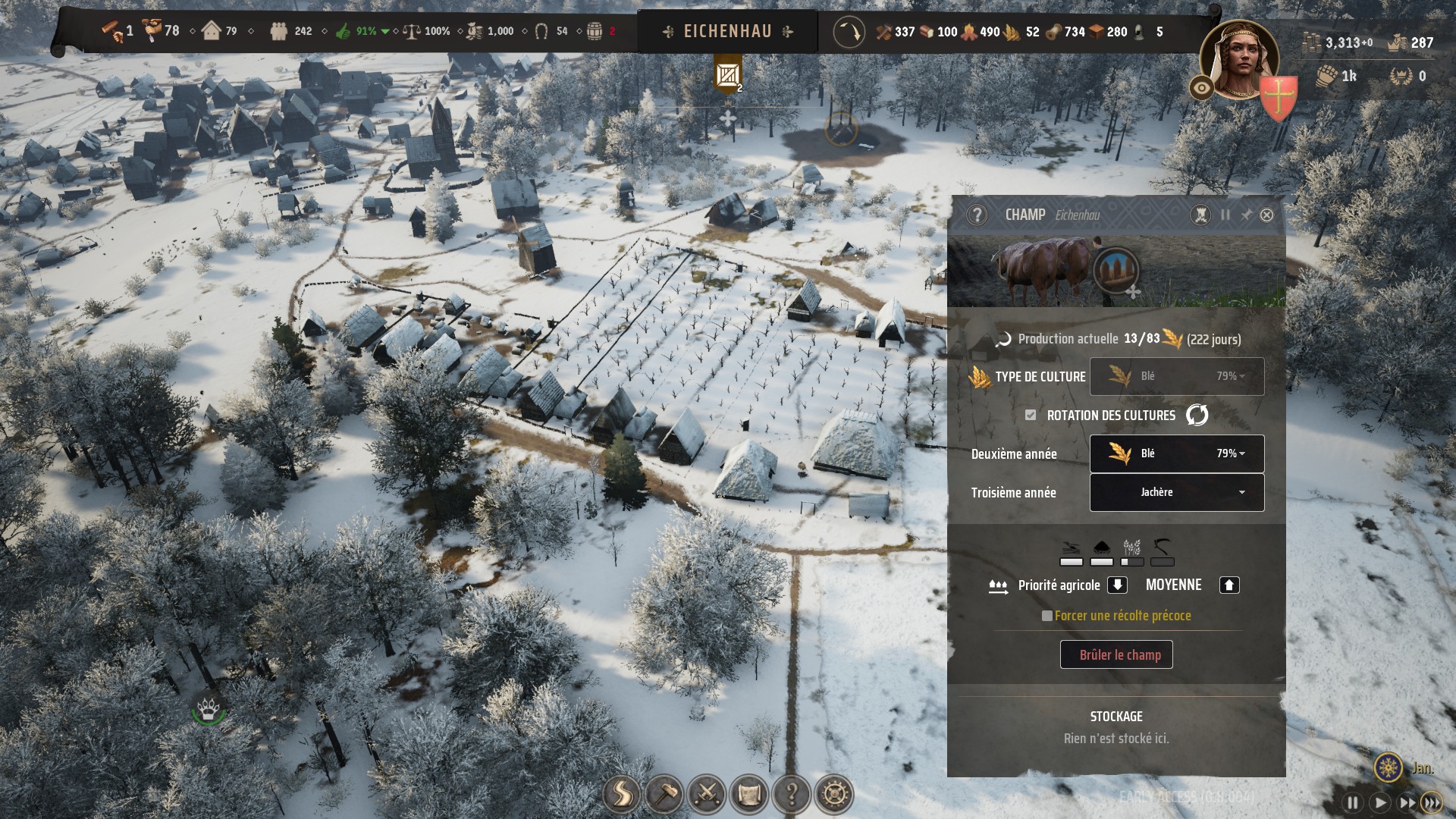Close the Champ field panel

[1266, 215]
